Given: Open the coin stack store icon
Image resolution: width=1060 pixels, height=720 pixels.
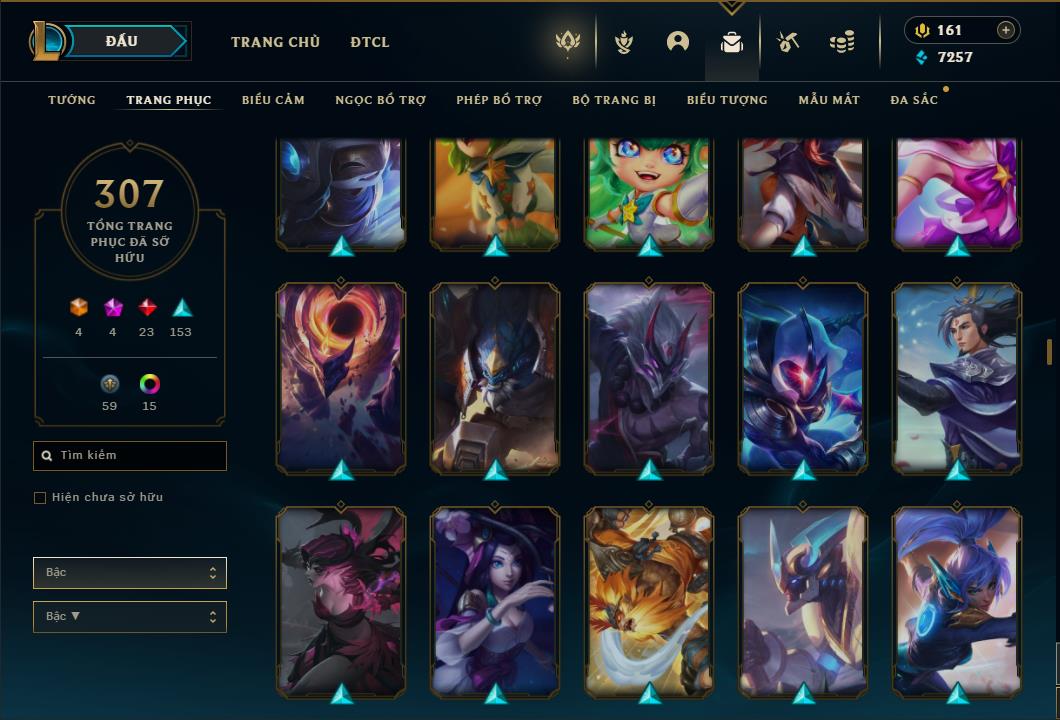Looking at the screenshot, I should point(842,42).
